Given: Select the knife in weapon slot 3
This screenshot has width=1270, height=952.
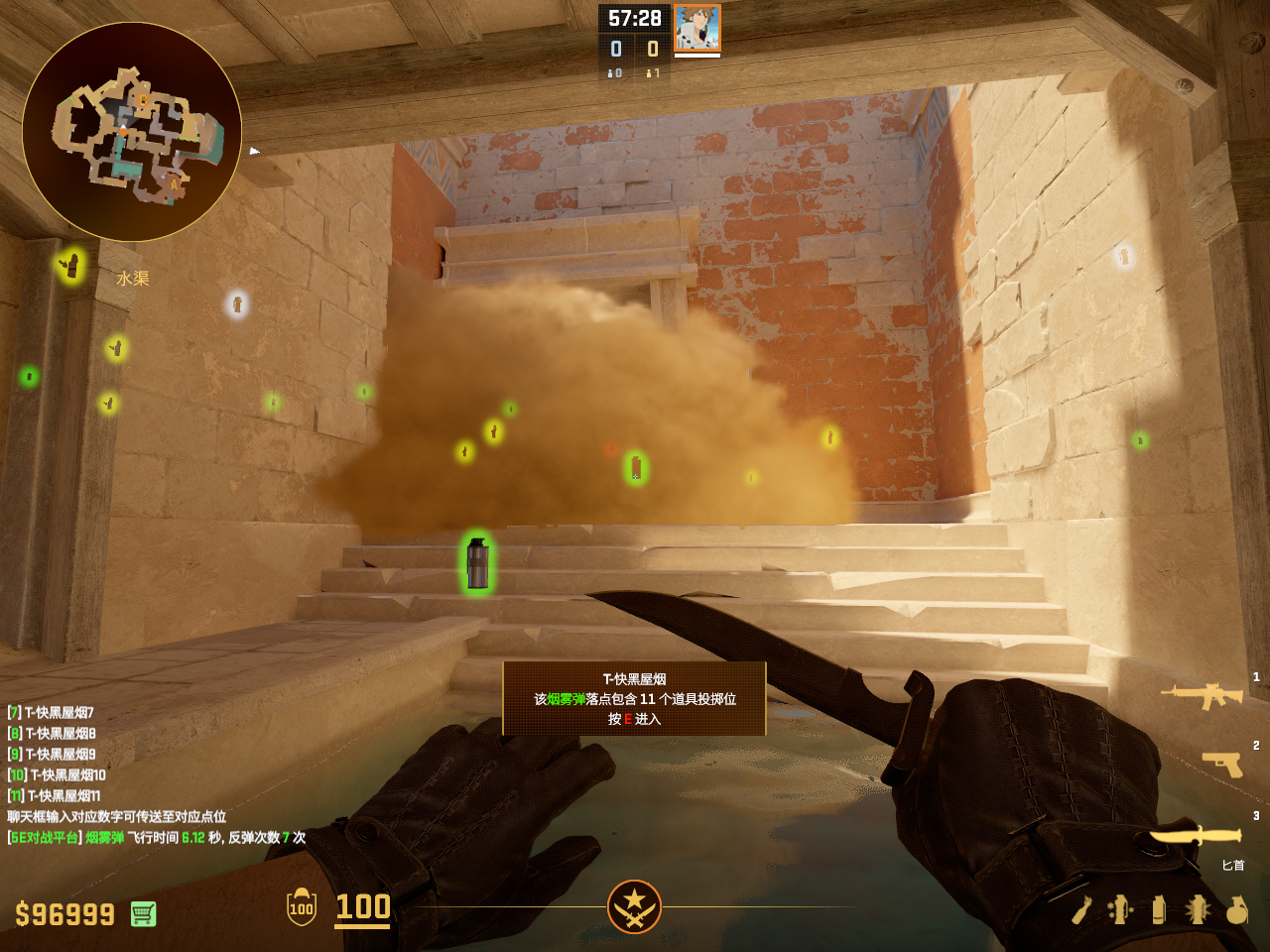Looking at the screenshot, I should (1196, 836).
